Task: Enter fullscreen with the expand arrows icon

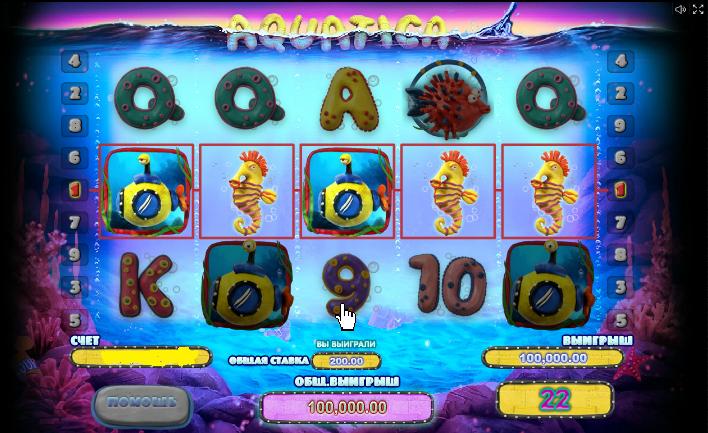Action: point(698,9)
